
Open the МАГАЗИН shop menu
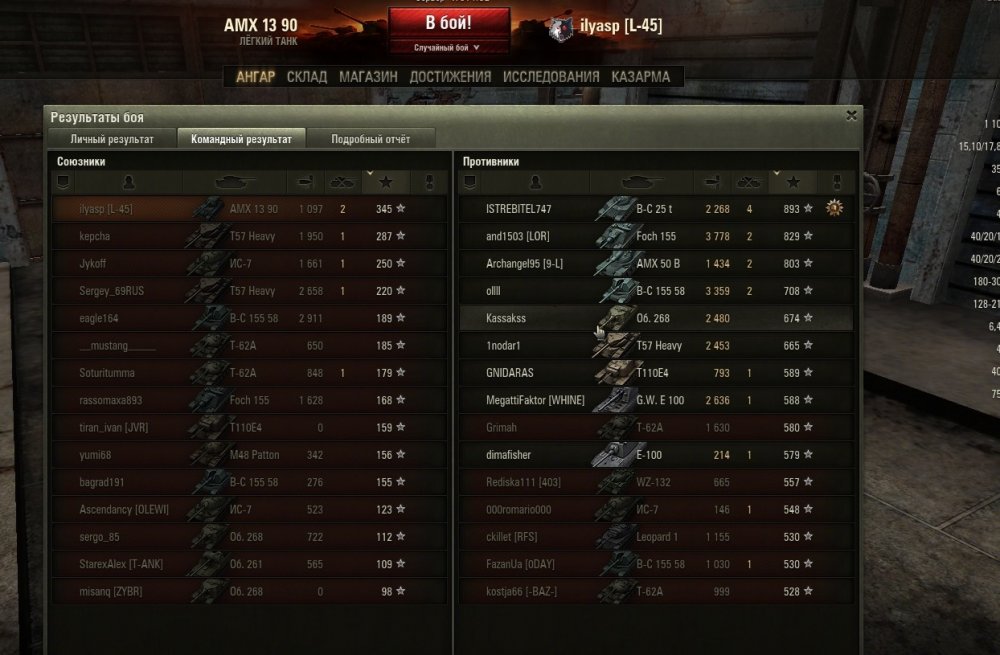point(368,76)
